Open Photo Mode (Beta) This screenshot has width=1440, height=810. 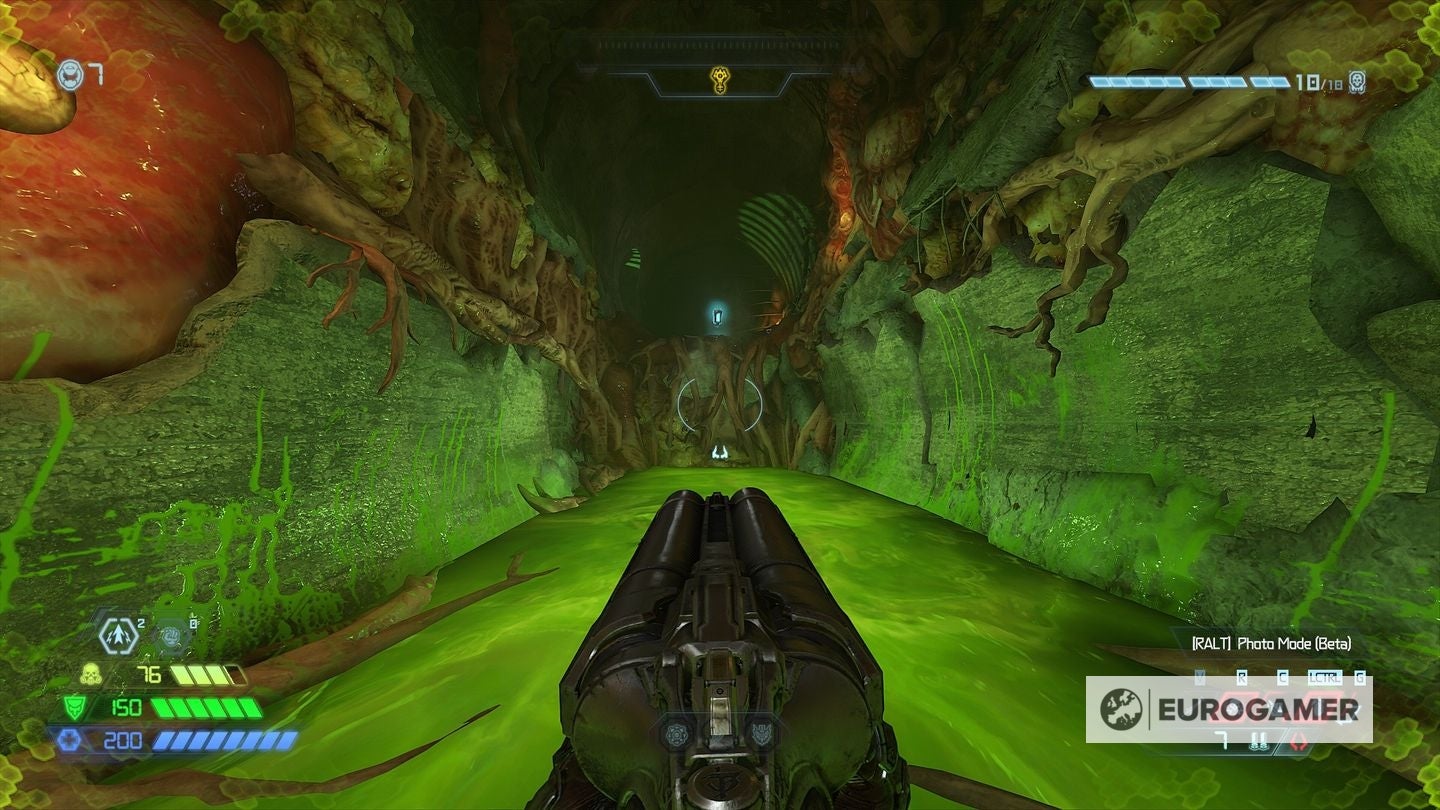[x=1271, y=643]
